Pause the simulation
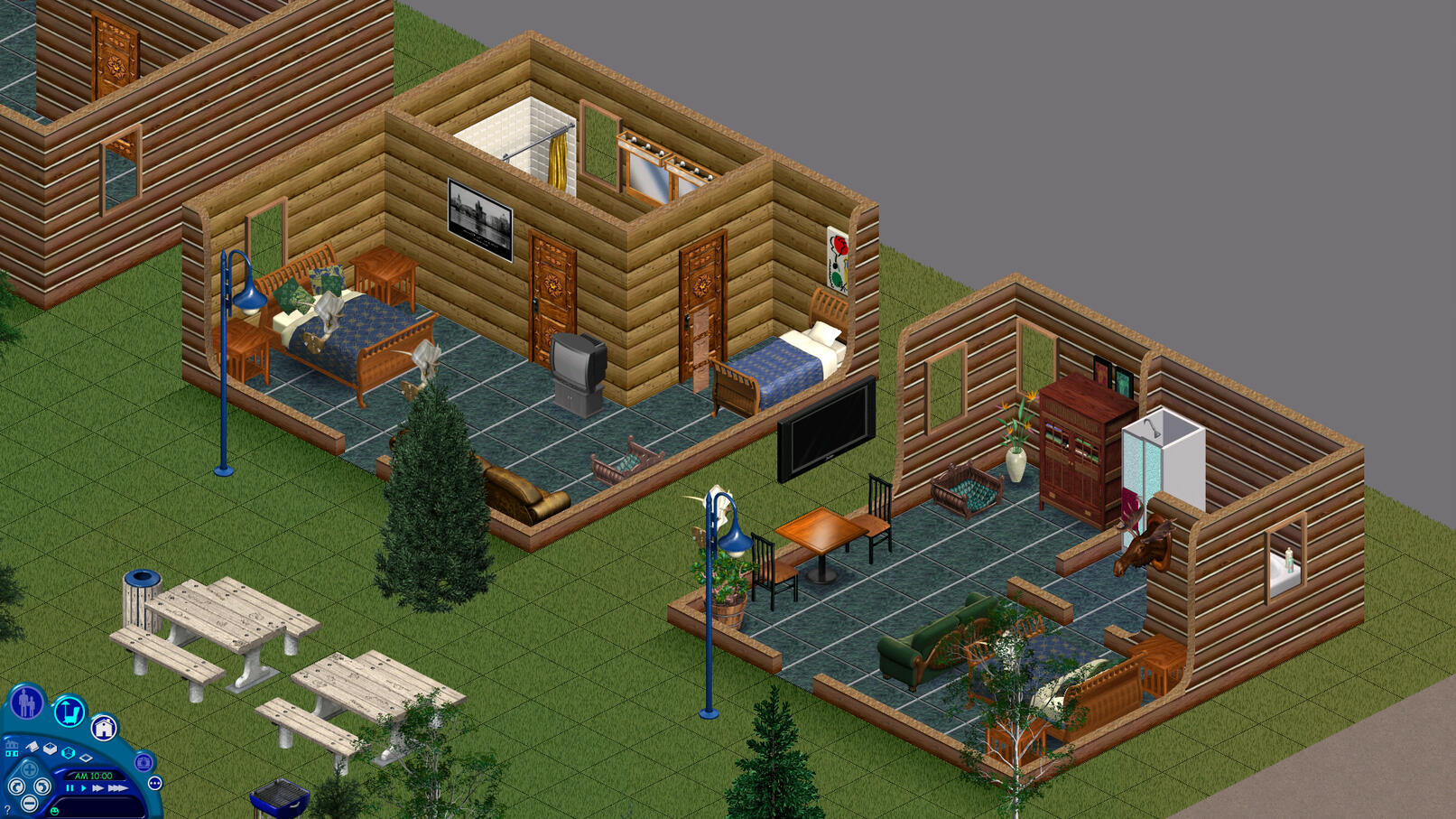The width and height of the screenshot is (1456, 819). [x=70, y=788]
